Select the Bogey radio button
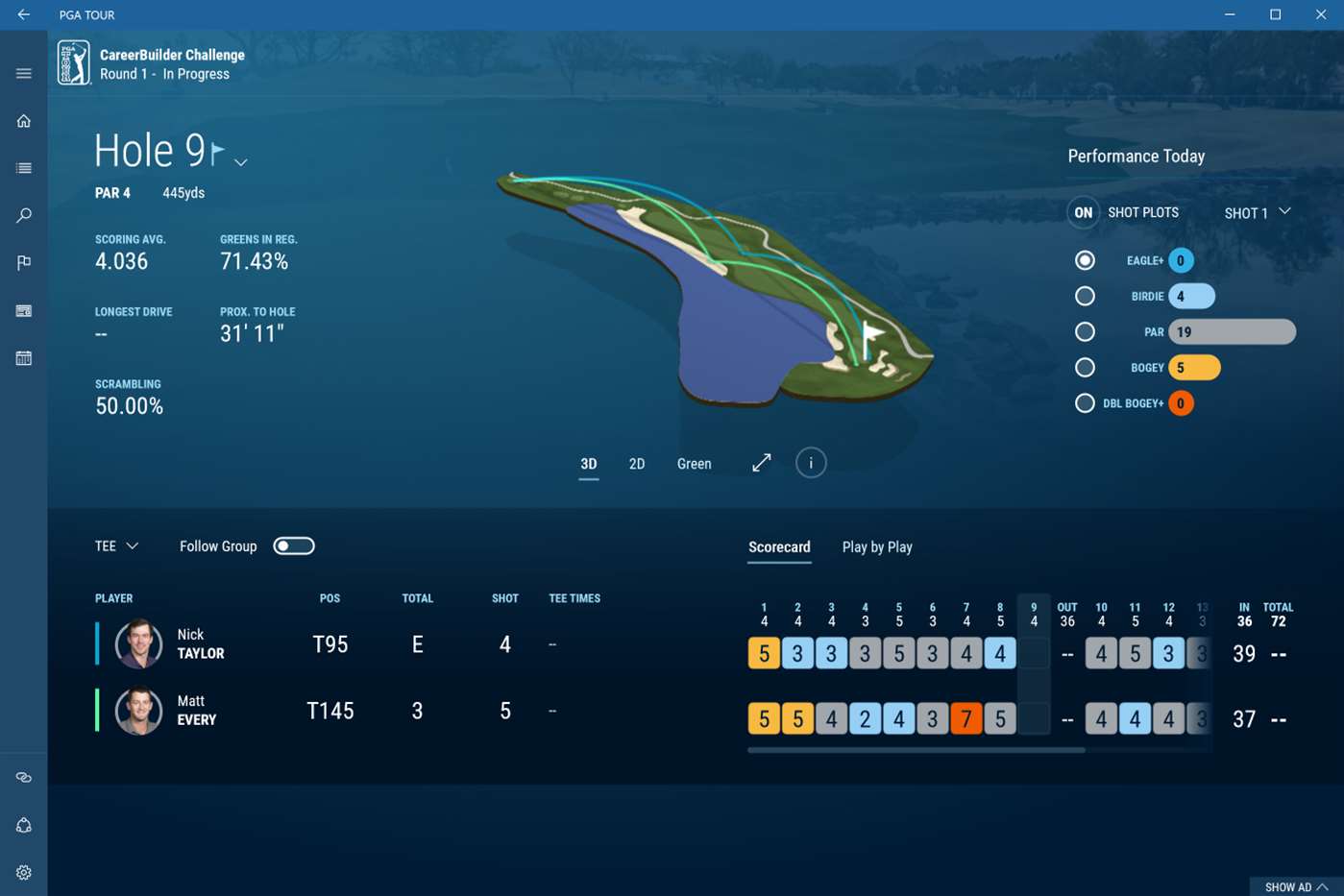 coord(1085,368)
